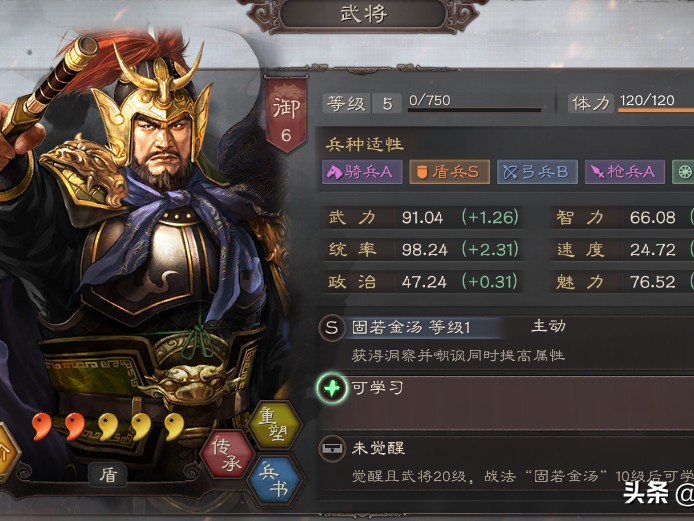
Task: Show the 枪兵A spearman aptitude
Action: click(622, 172)
